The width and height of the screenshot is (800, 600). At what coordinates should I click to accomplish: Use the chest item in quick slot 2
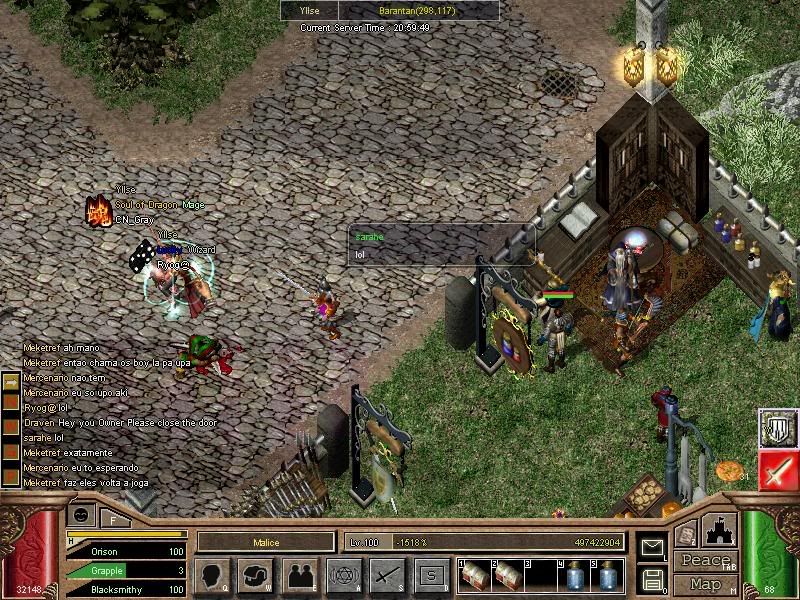point(507,576)
